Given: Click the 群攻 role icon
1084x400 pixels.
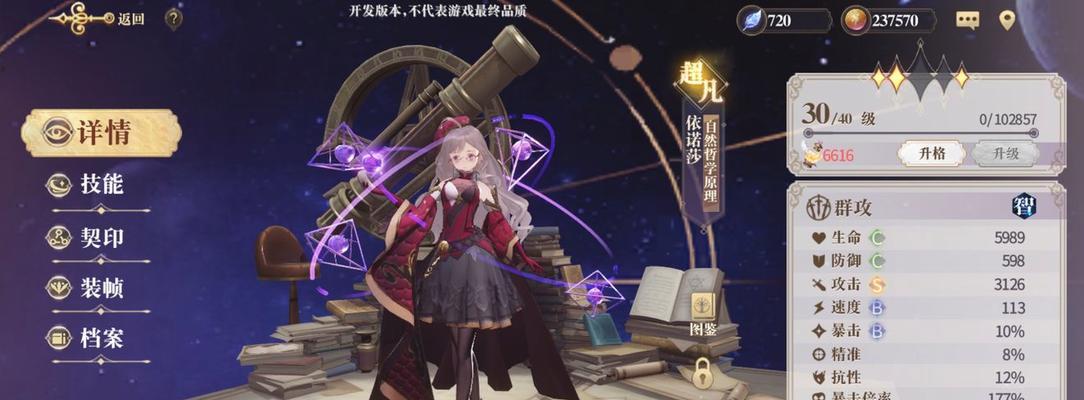Looking at the screenshot, I should tap(819, 208).
